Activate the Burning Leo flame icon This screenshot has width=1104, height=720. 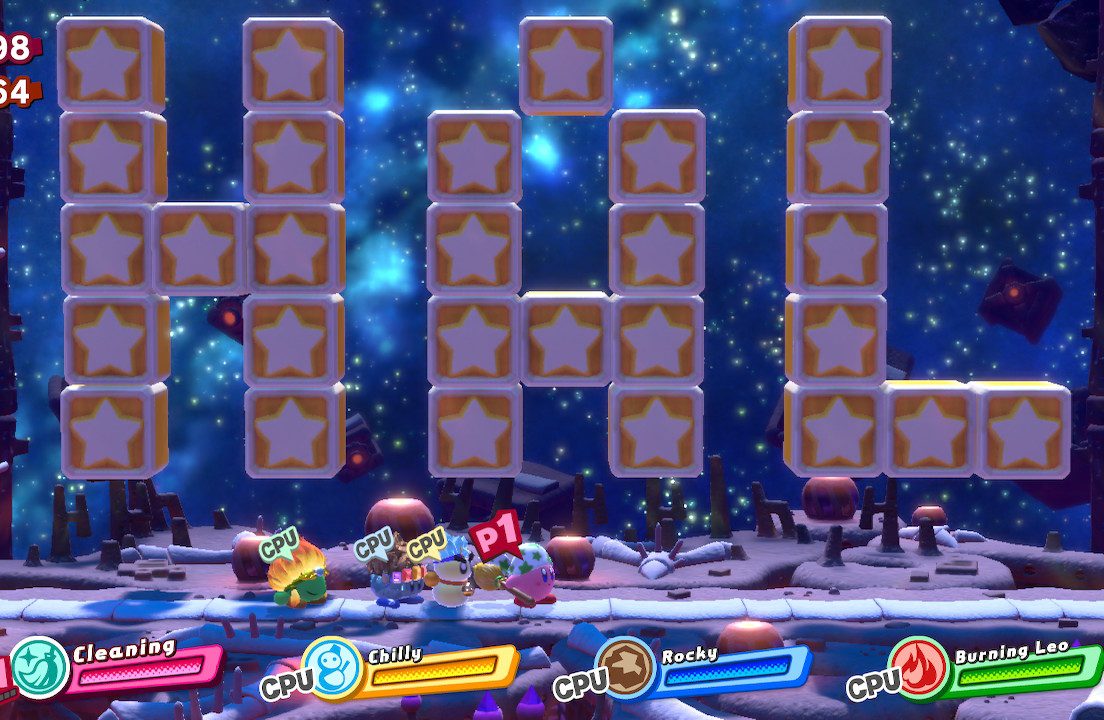point(920,667)
